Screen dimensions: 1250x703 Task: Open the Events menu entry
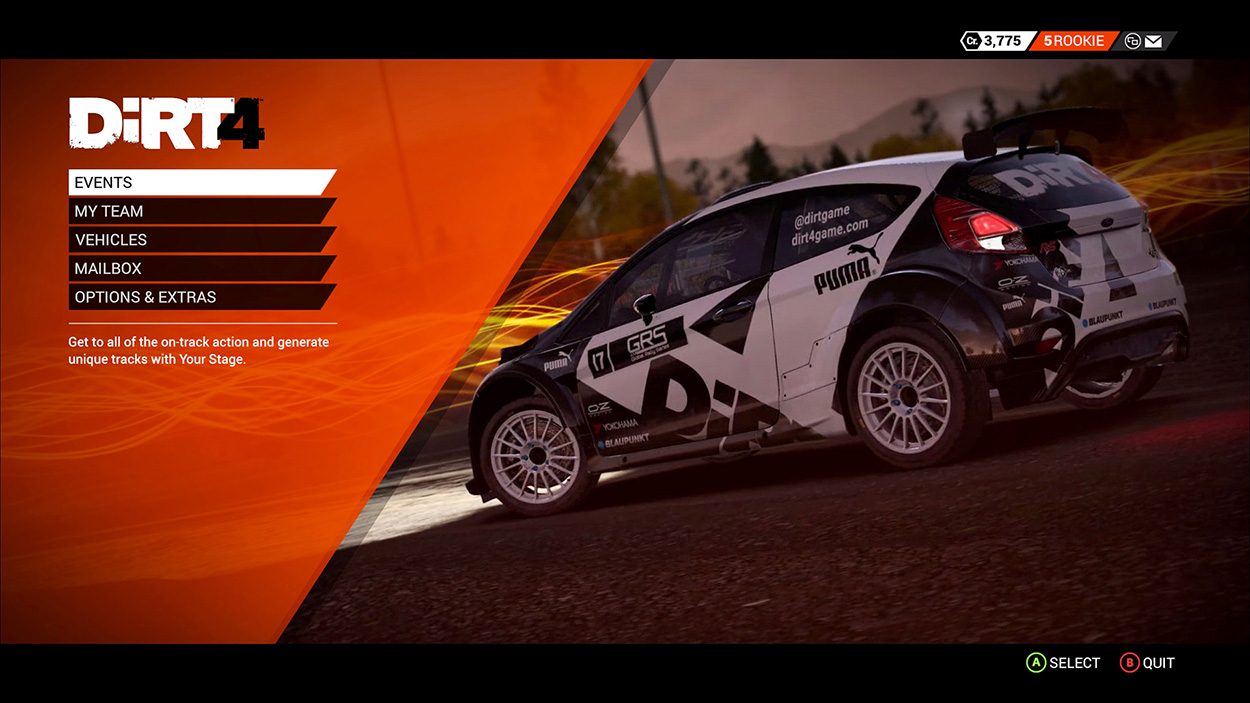200,183
